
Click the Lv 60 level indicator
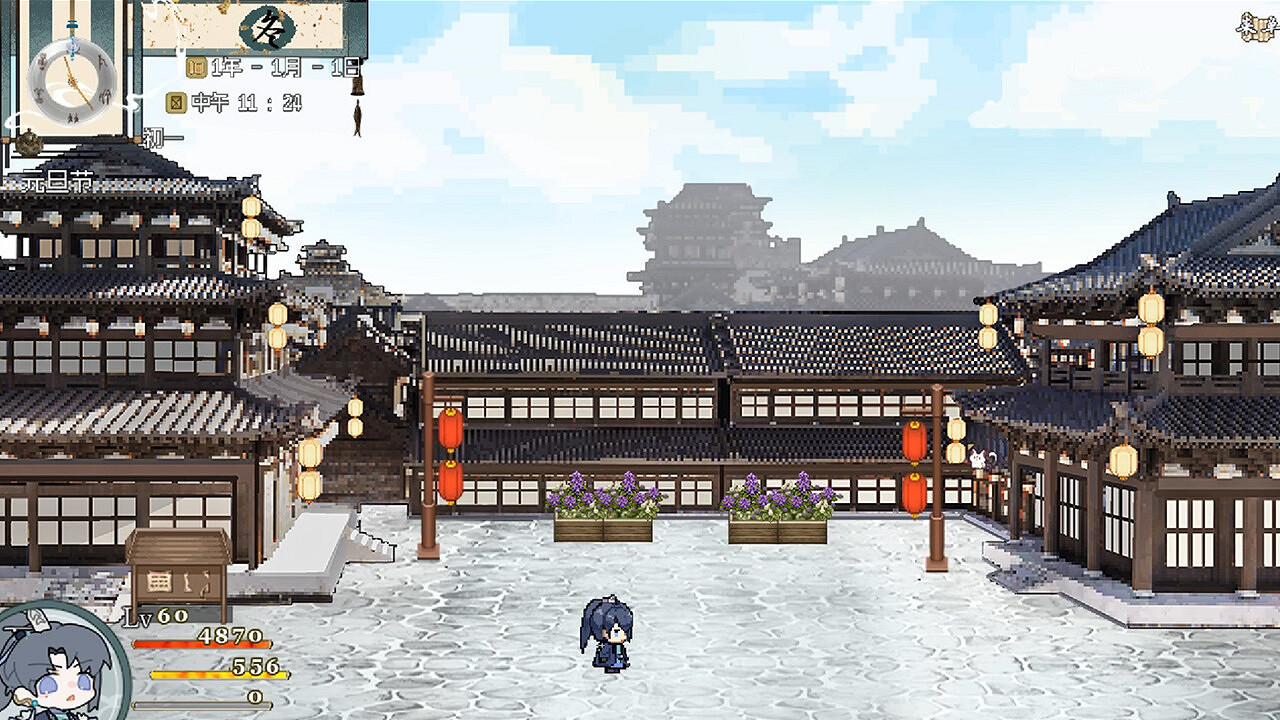(148, 617)
